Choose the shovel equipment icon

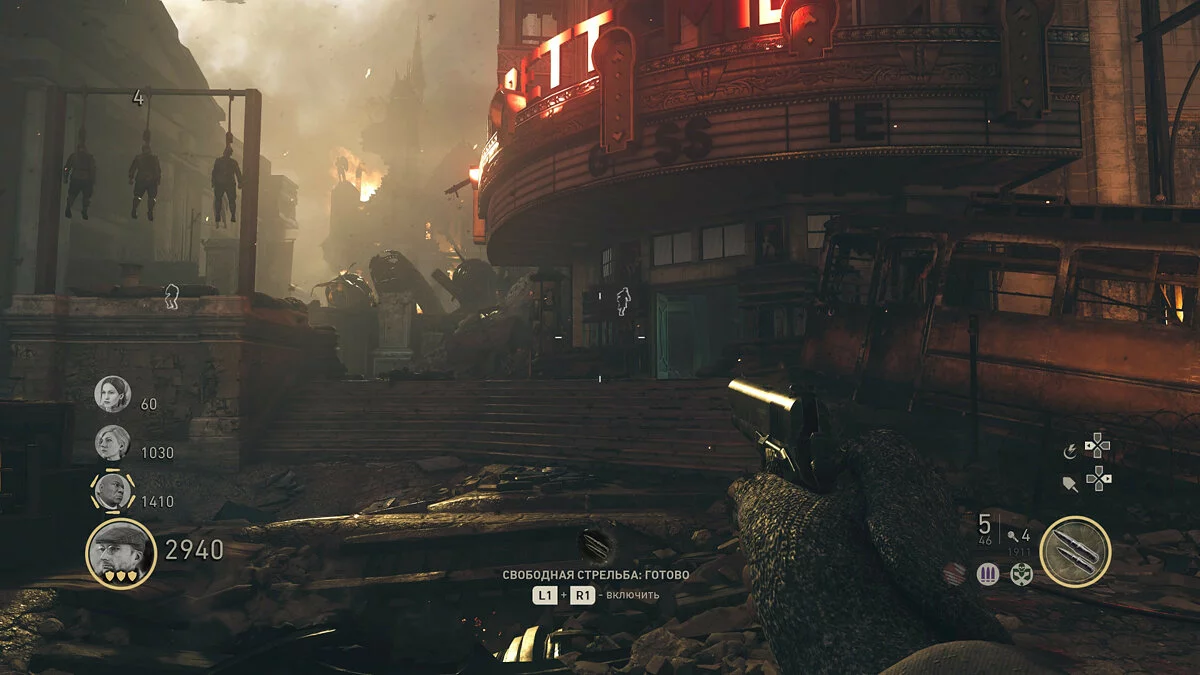tap(1070, 484)
